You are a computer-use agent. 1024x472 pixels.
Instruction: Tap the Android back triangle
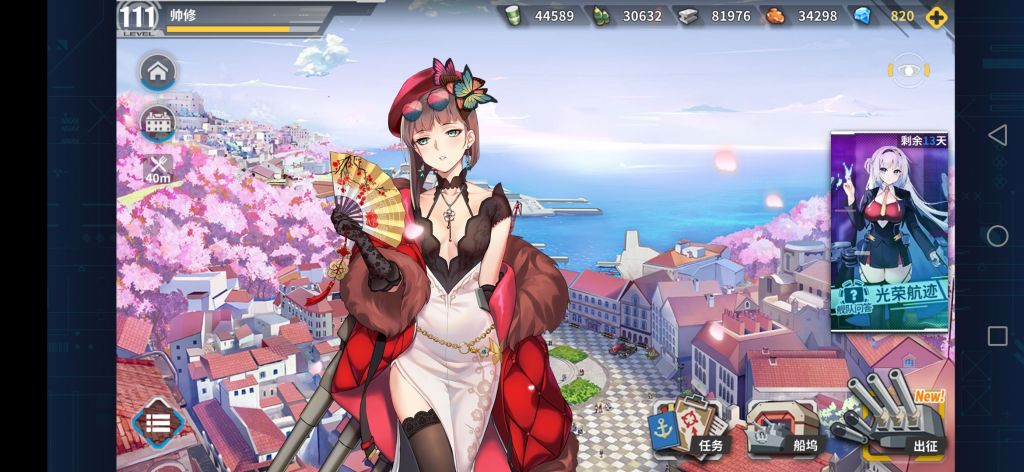(997, 135)
